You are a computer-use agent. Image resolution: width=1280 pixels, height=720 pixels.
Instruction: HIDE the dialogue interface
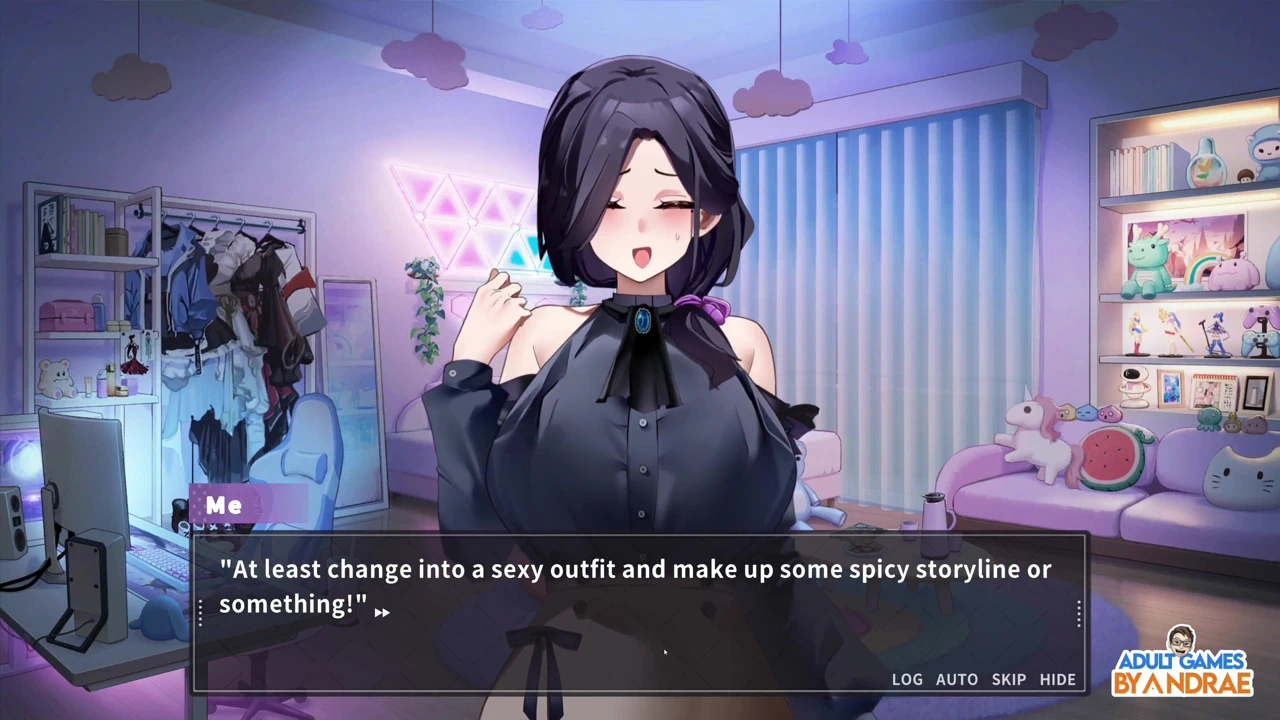point(1057,679)
